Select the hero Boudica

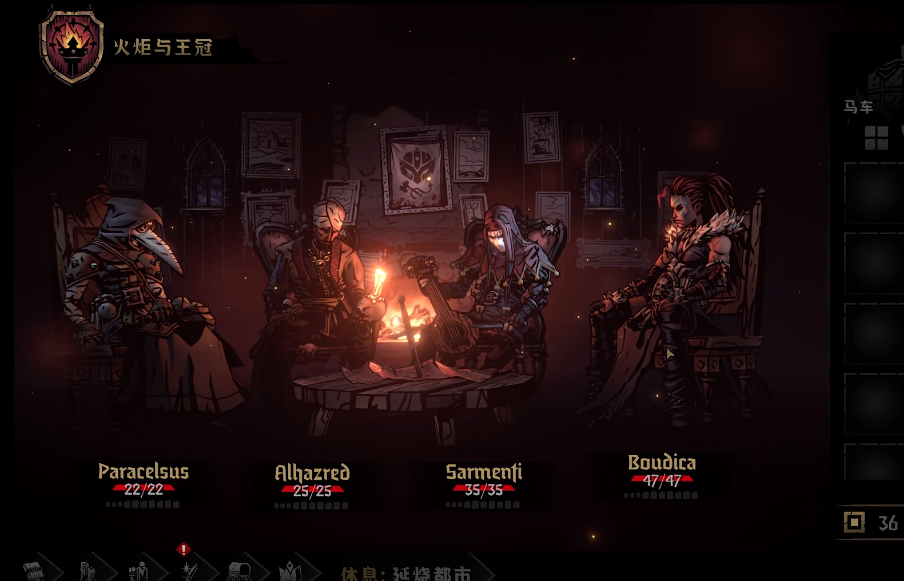coord(661,464)
